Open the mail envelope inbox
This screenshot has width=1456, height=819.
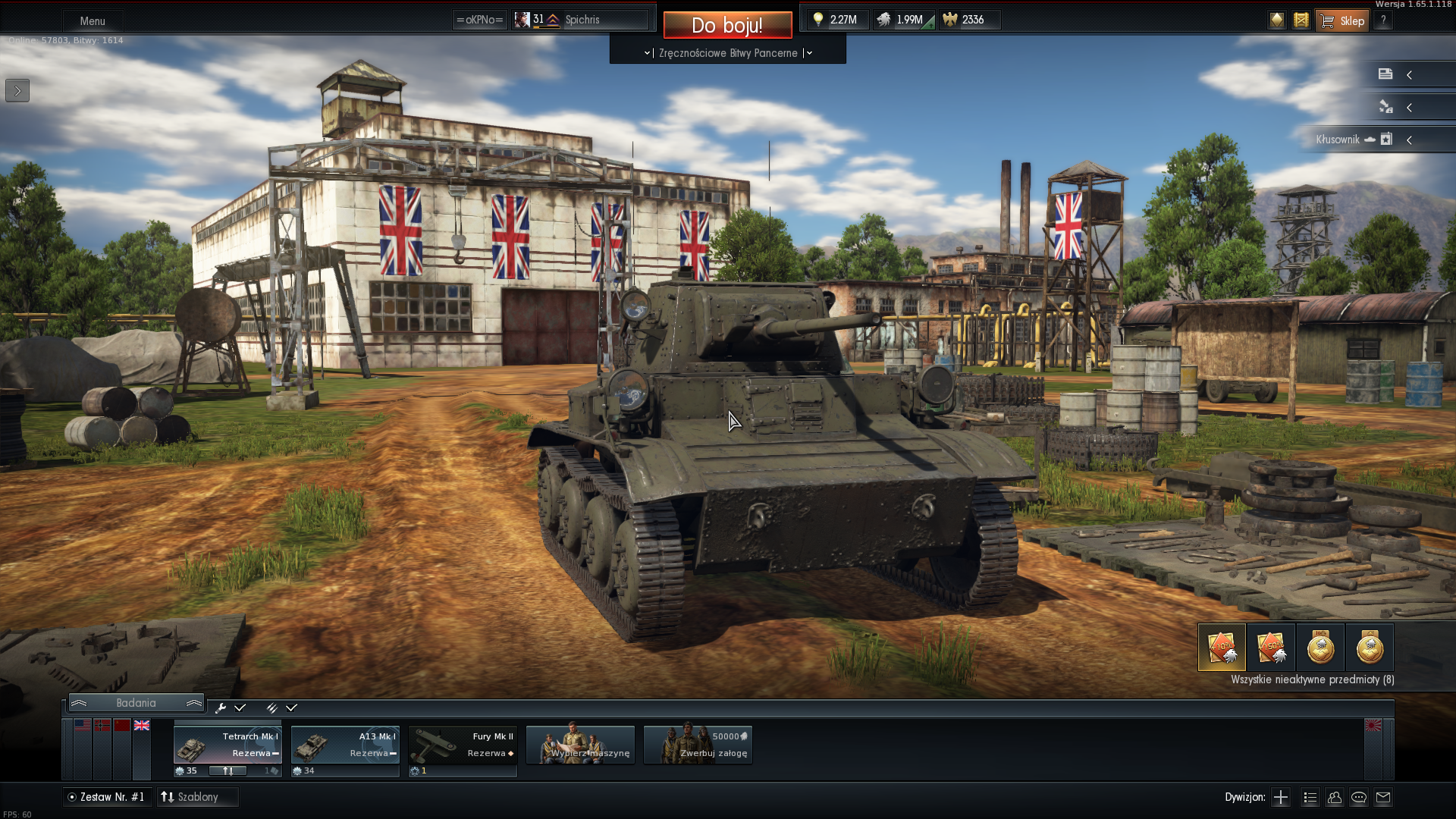point(1383,797)
